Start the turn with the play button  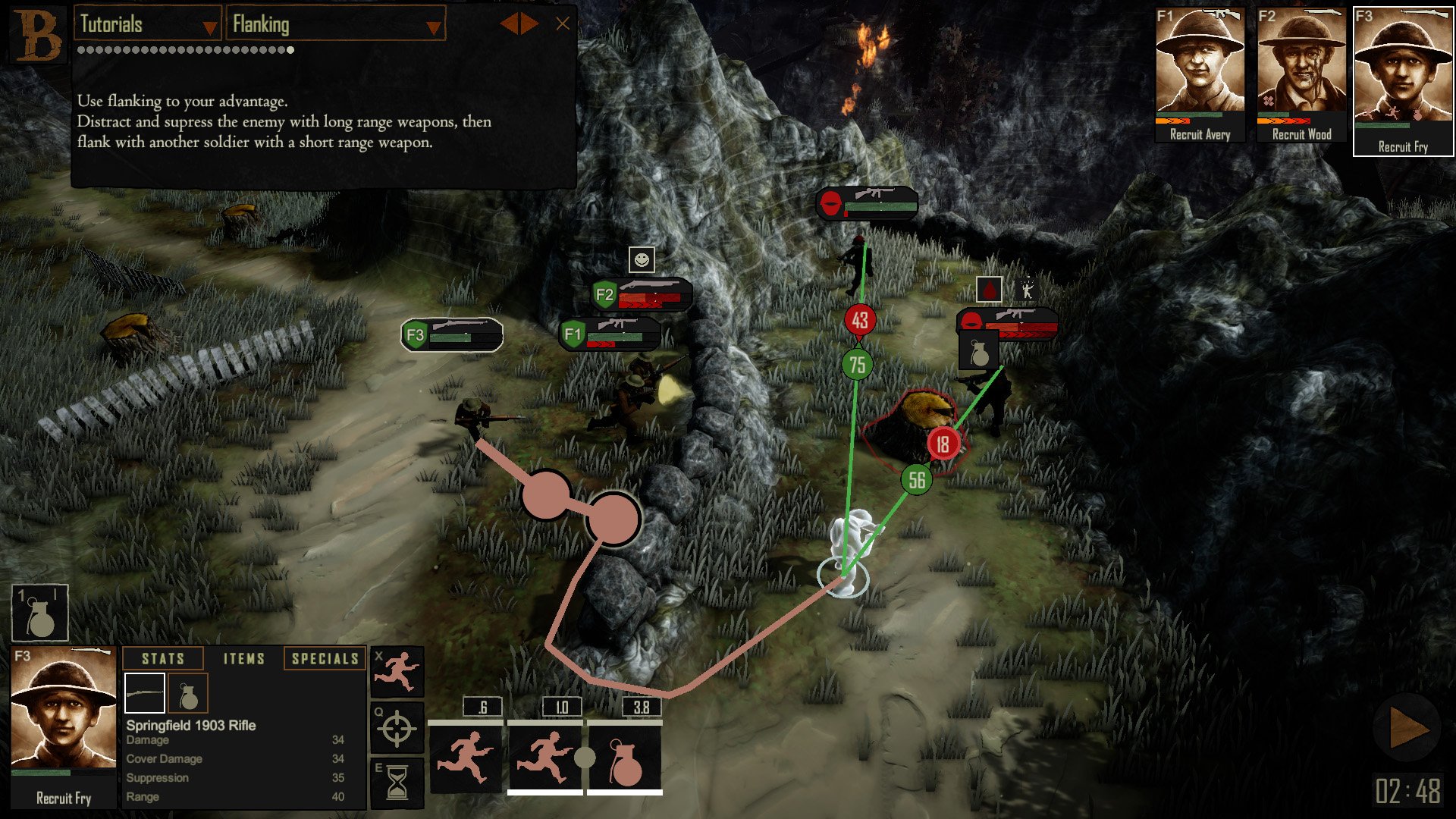click(x=1407, y=730)
